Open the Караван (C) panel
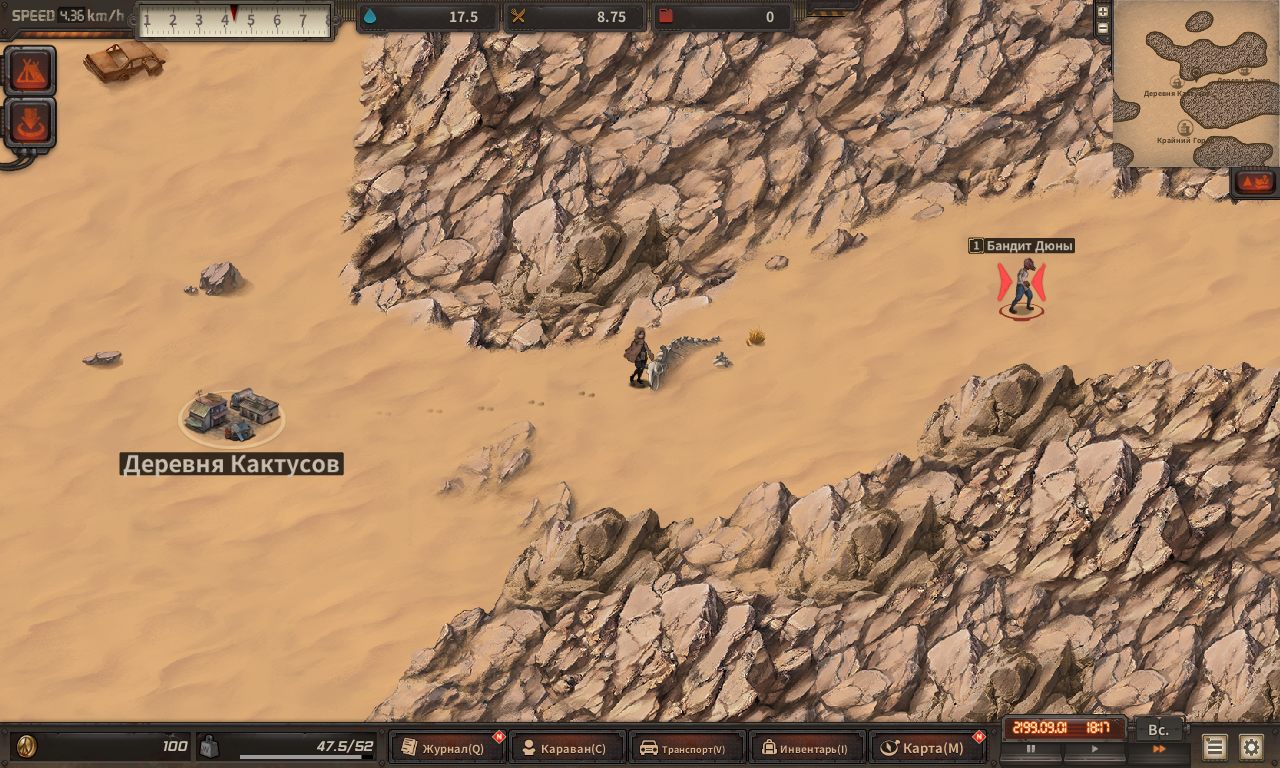 pyautogui.click(x=567, y=748)
